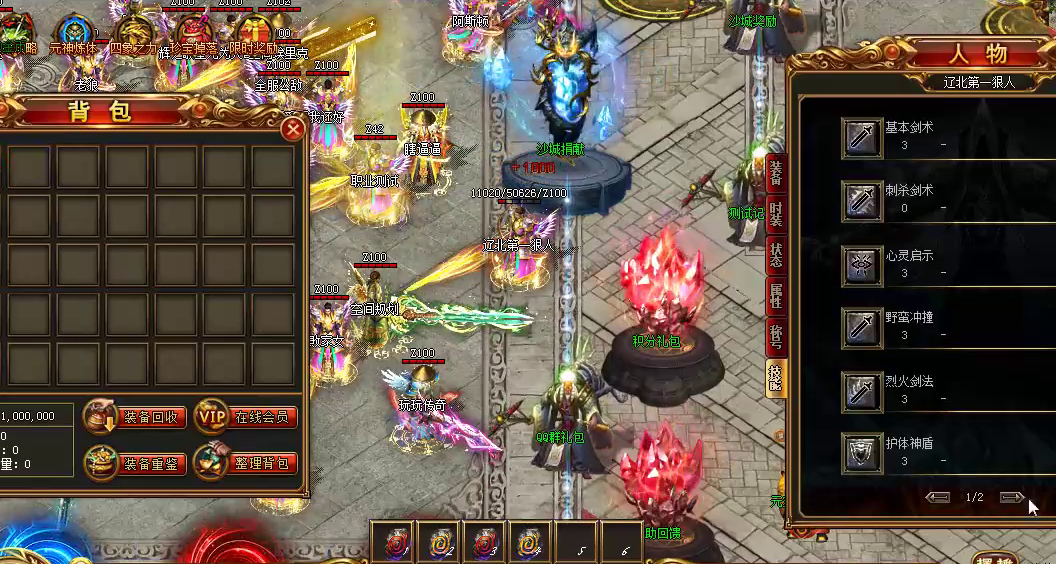Claim the 限时奖励 timed reward gift icon

tap(250, 33)
